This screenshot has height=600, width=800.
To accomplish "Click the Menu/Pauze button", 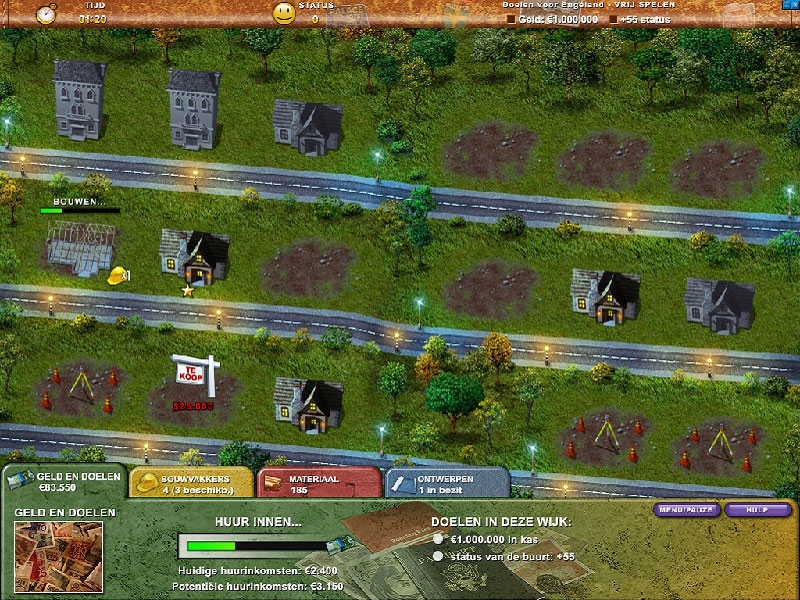I will 686,510.
